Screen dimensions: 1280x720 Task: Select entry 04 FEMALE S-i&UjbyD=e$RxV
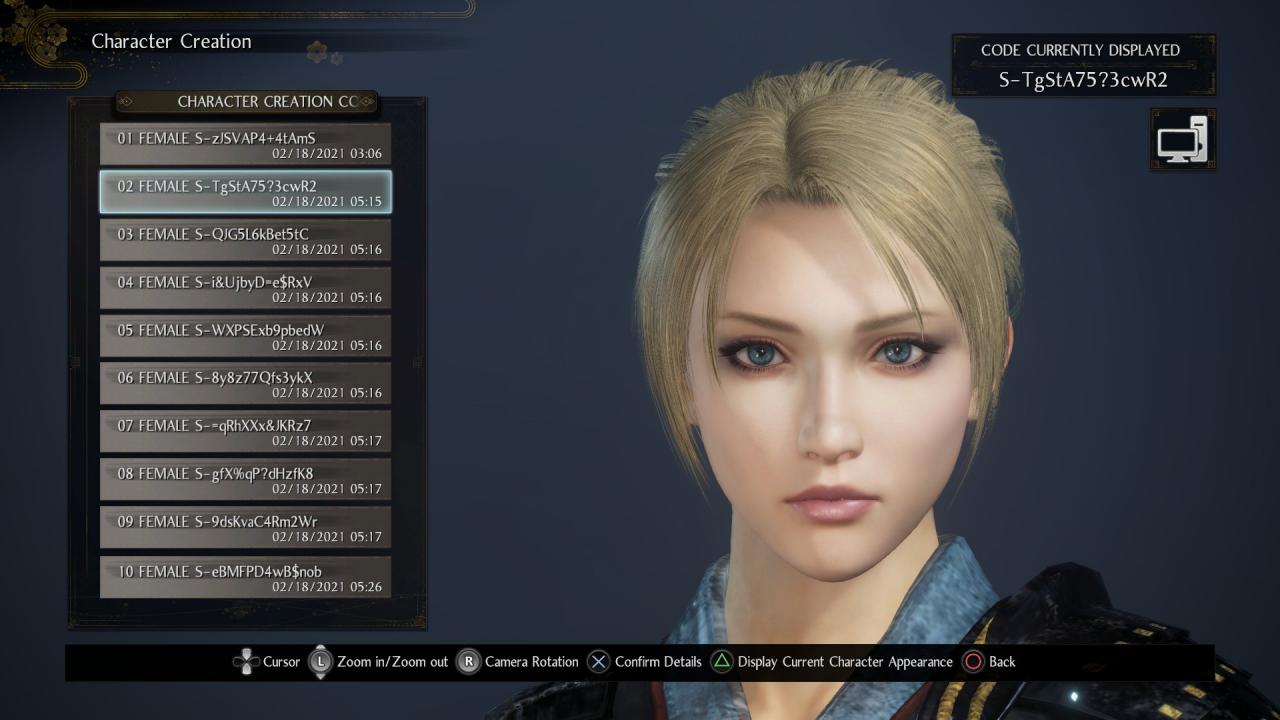pos(245,289)
